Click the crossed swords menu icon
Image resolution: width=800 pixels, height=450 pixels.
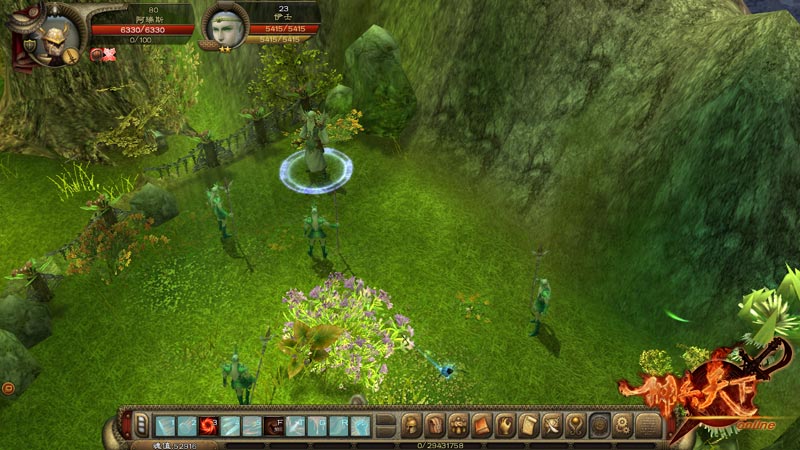click(x=553, y=425)
